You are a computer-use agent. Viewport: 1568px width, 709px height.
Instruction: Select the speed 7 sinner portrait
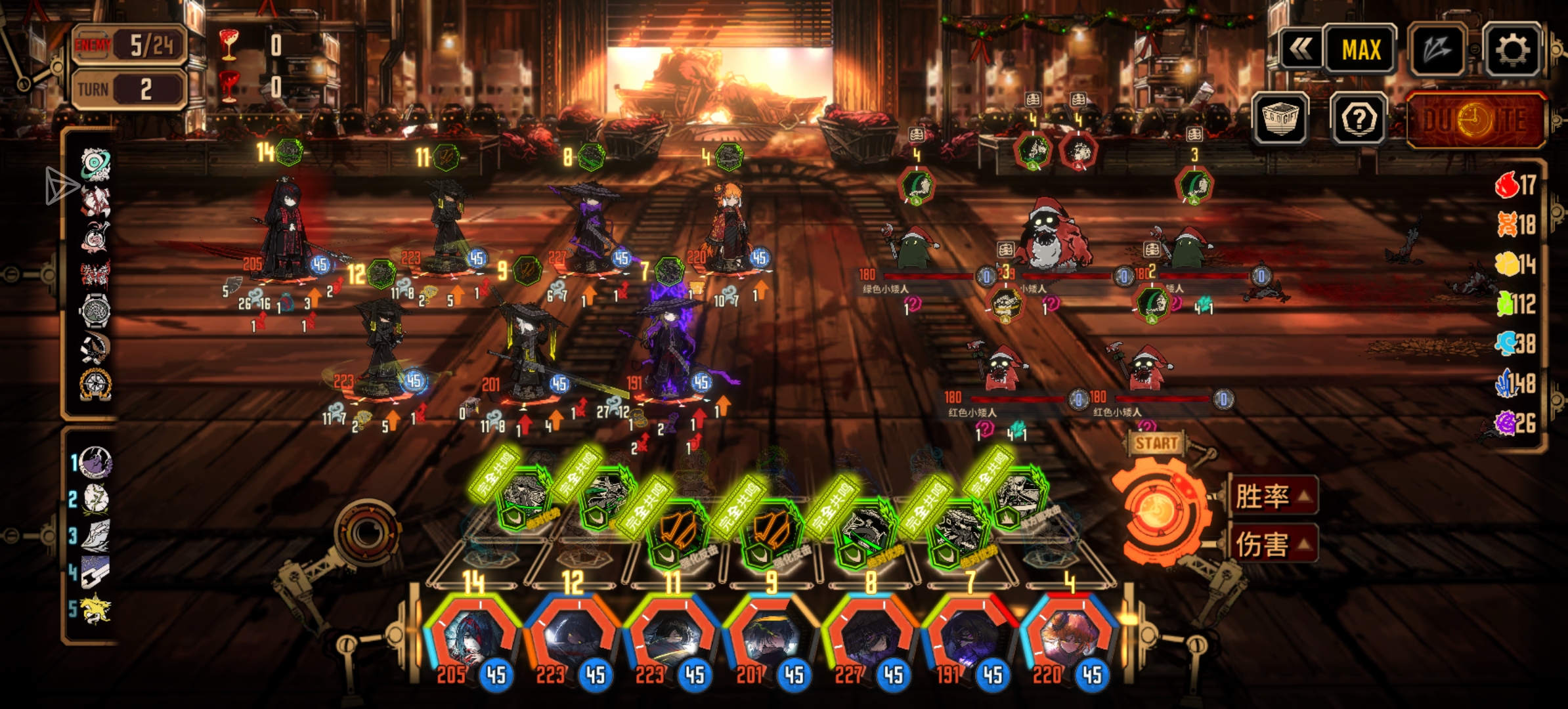click(969, 637)
